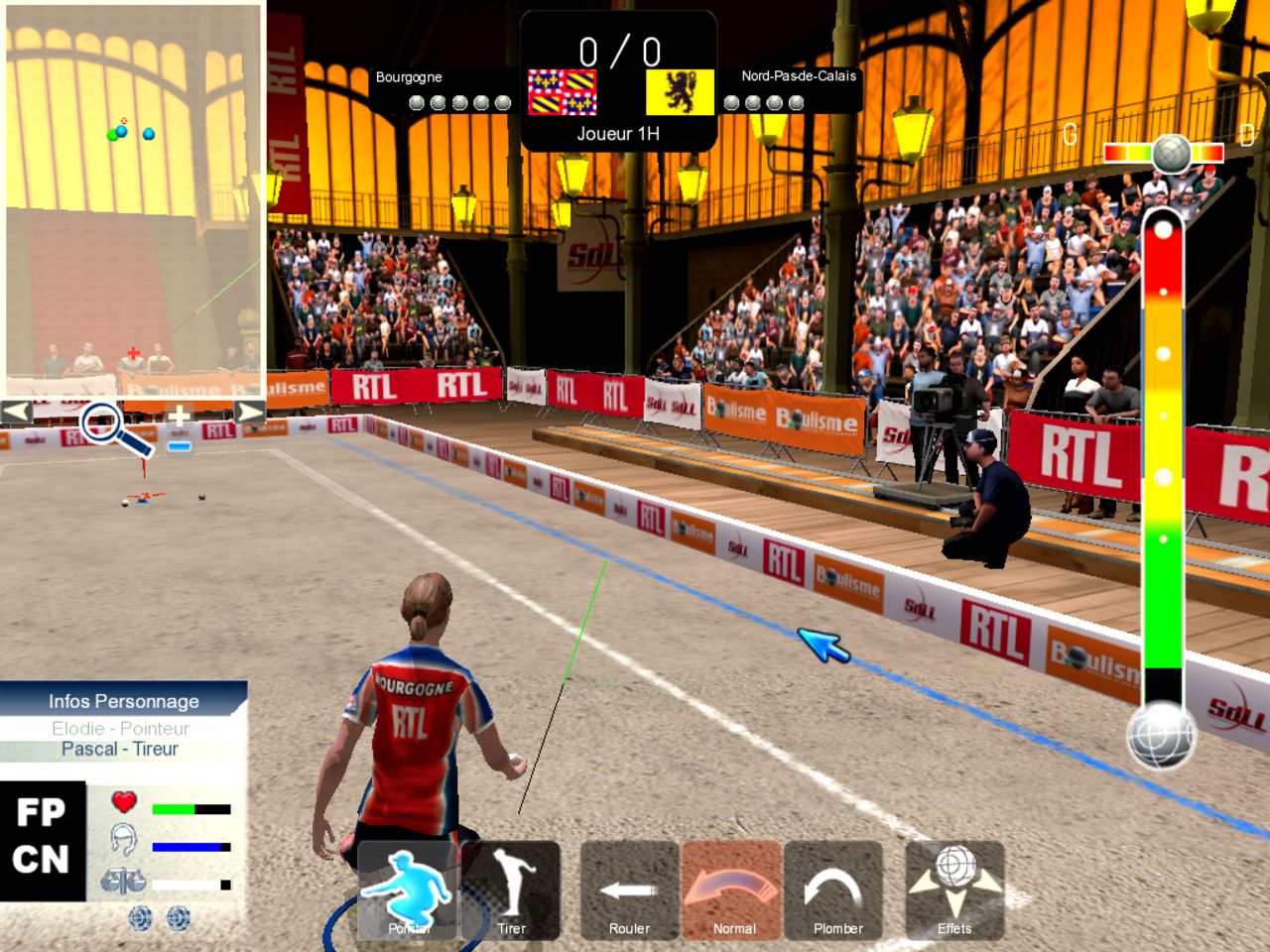Screen dimensions: 1270x952
Task: Select Elodie - Pointeur character row
Action: coord(120,728)
